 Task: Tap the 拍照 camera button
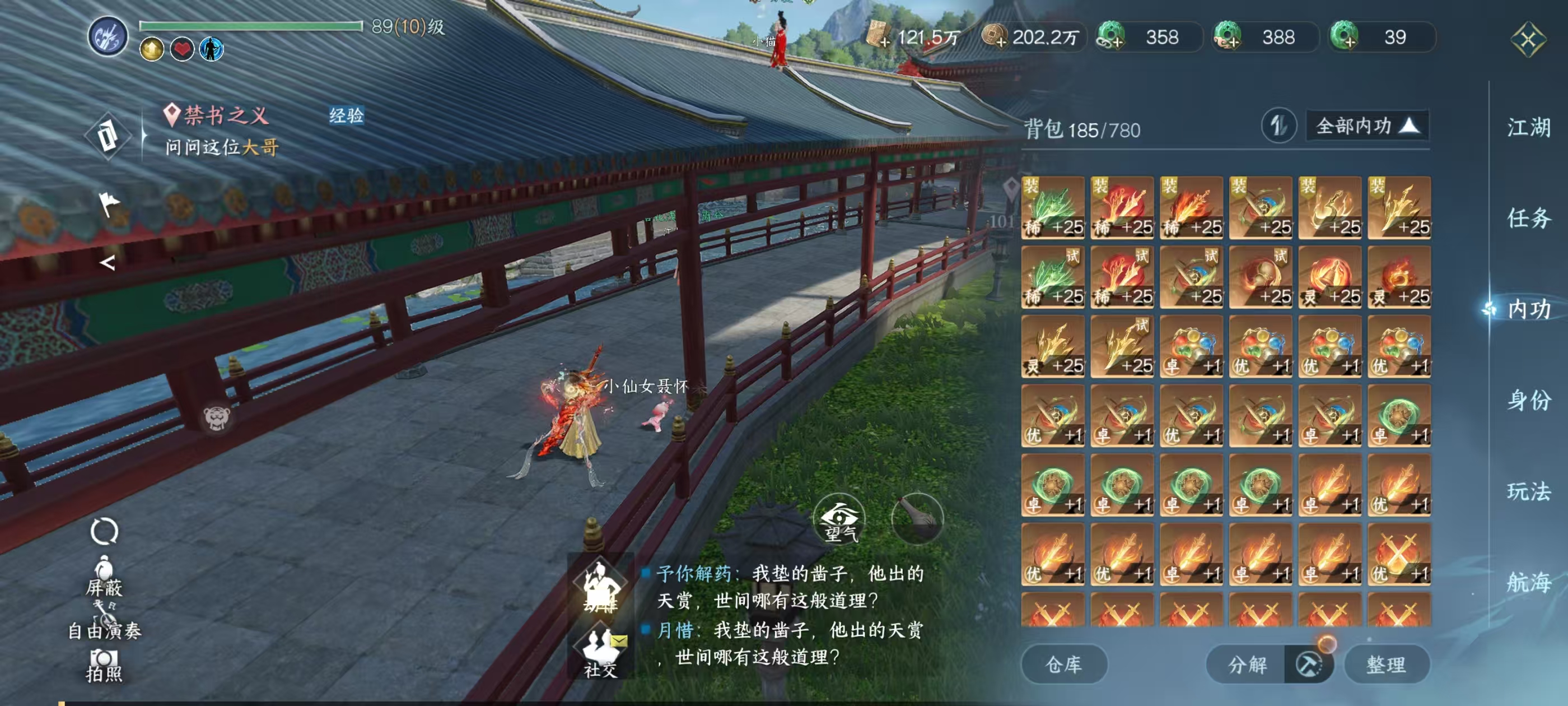click(x=104, y=665)
